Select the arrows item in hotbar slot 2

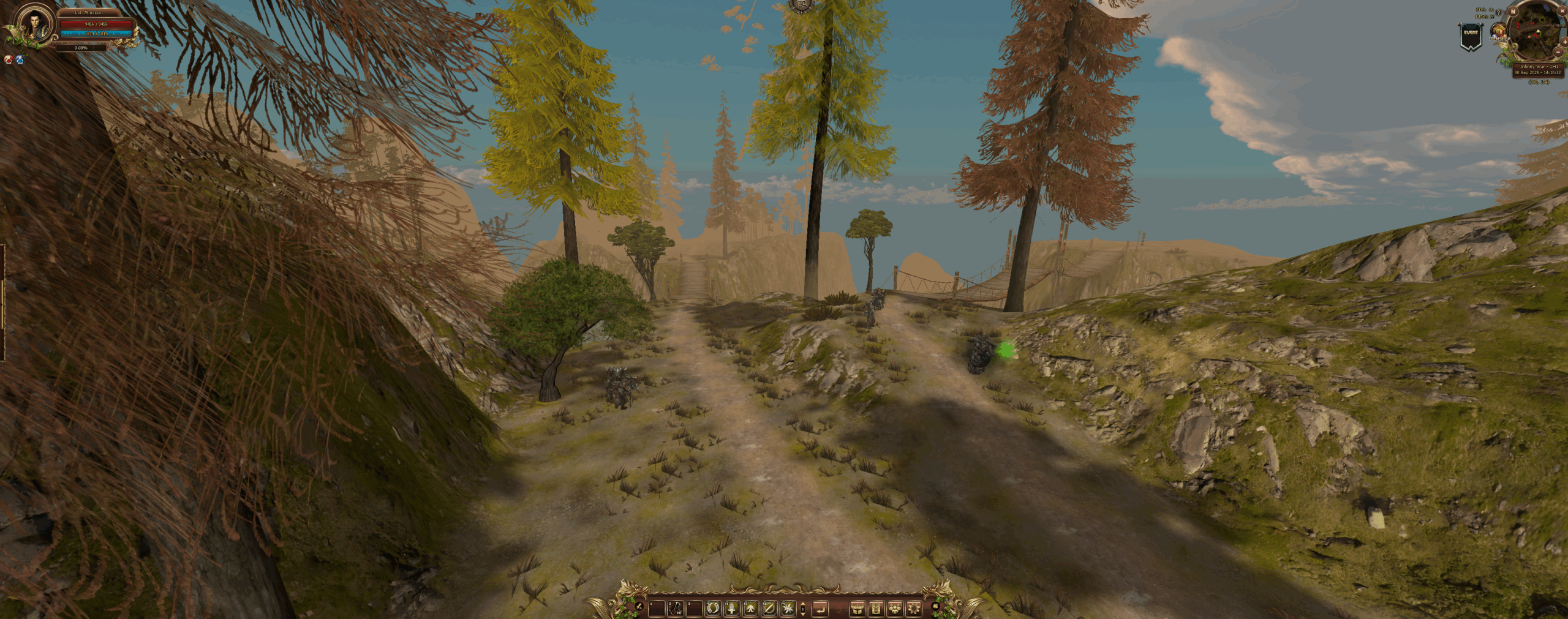676,609
